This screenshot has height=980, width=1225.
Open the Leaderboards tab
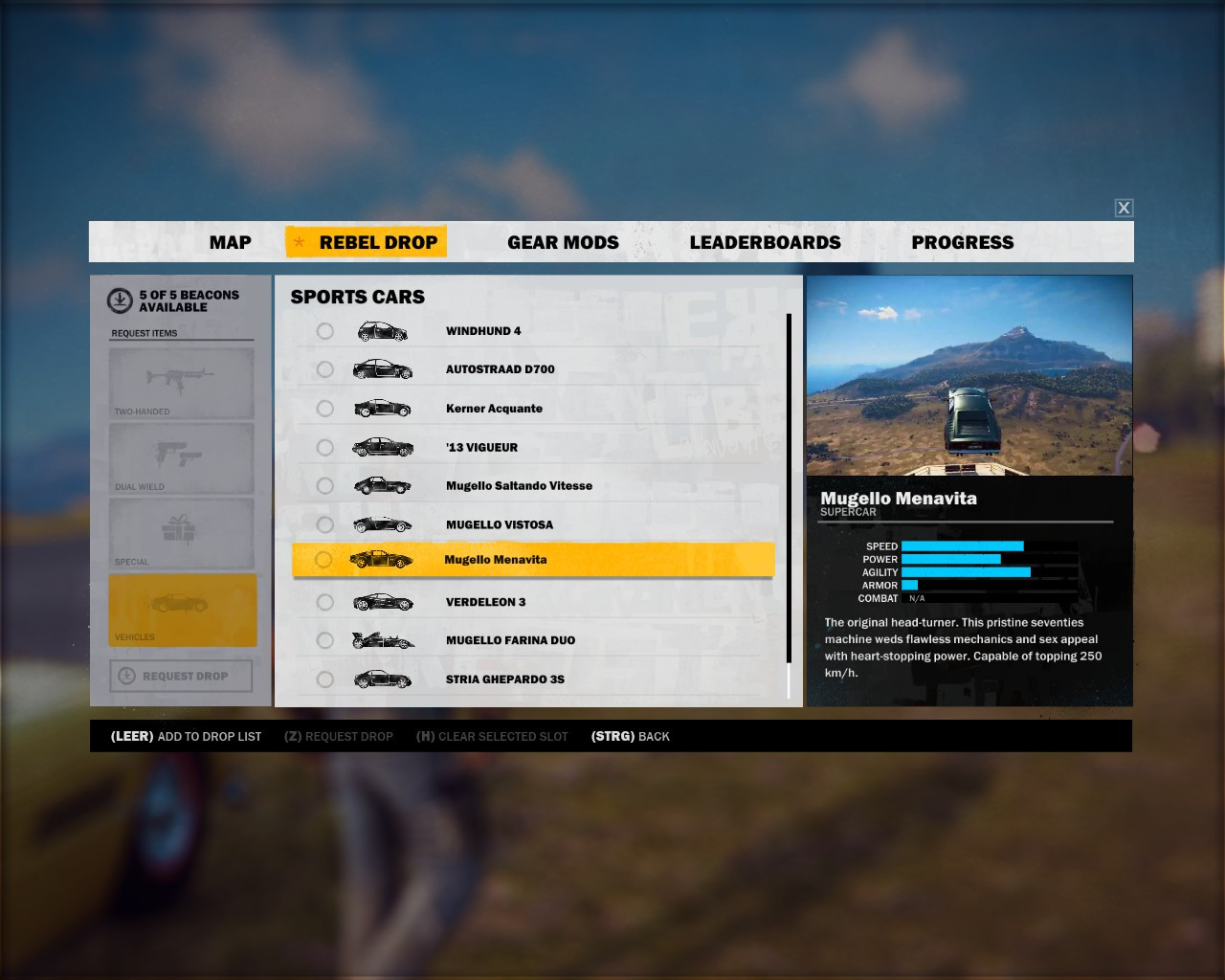coord(765,242)
